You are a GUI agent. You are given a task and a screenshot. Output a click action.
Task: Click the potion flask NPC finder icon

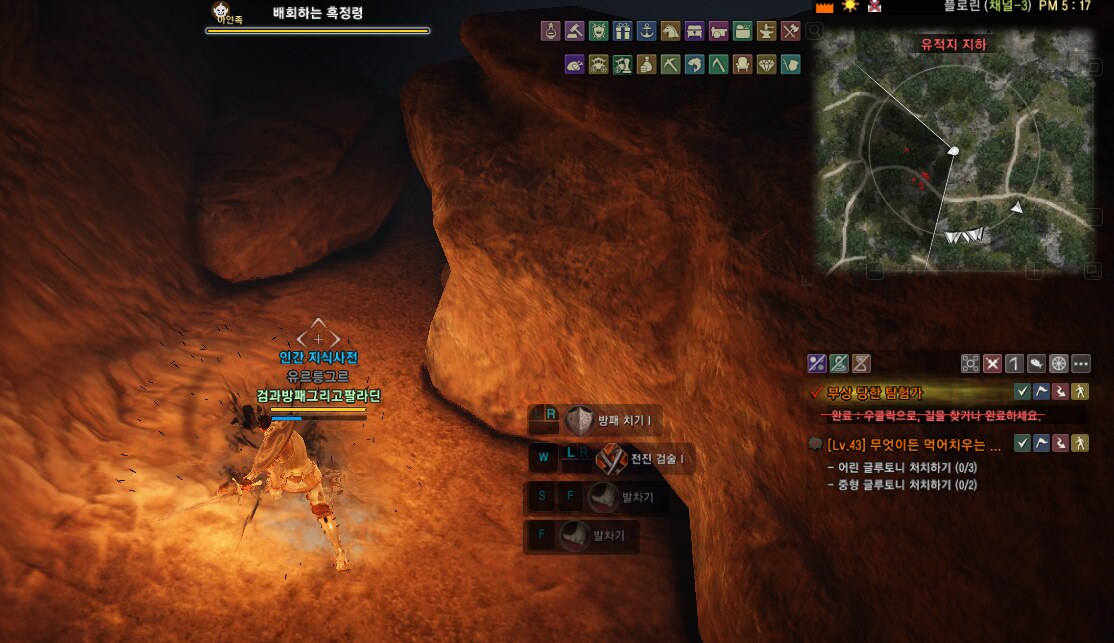(550, 31)
